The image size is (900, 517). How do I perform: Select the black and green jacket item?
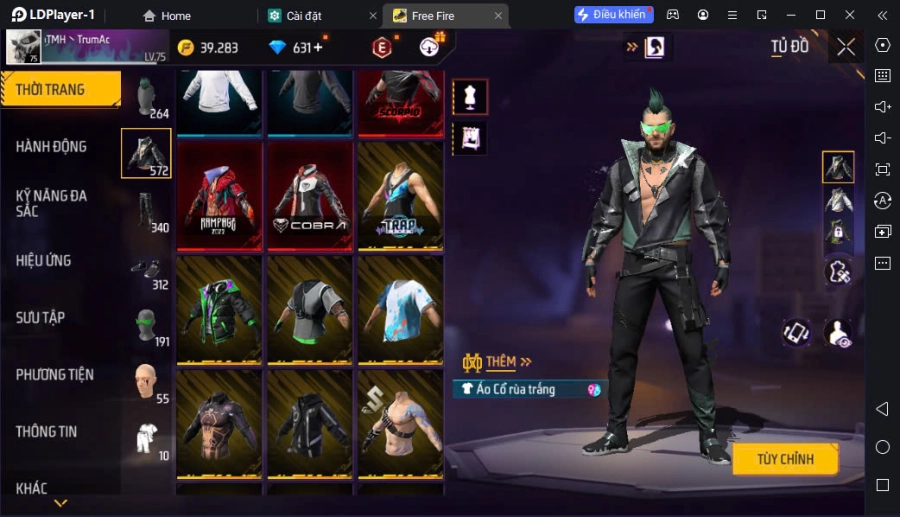pos(219,310)
